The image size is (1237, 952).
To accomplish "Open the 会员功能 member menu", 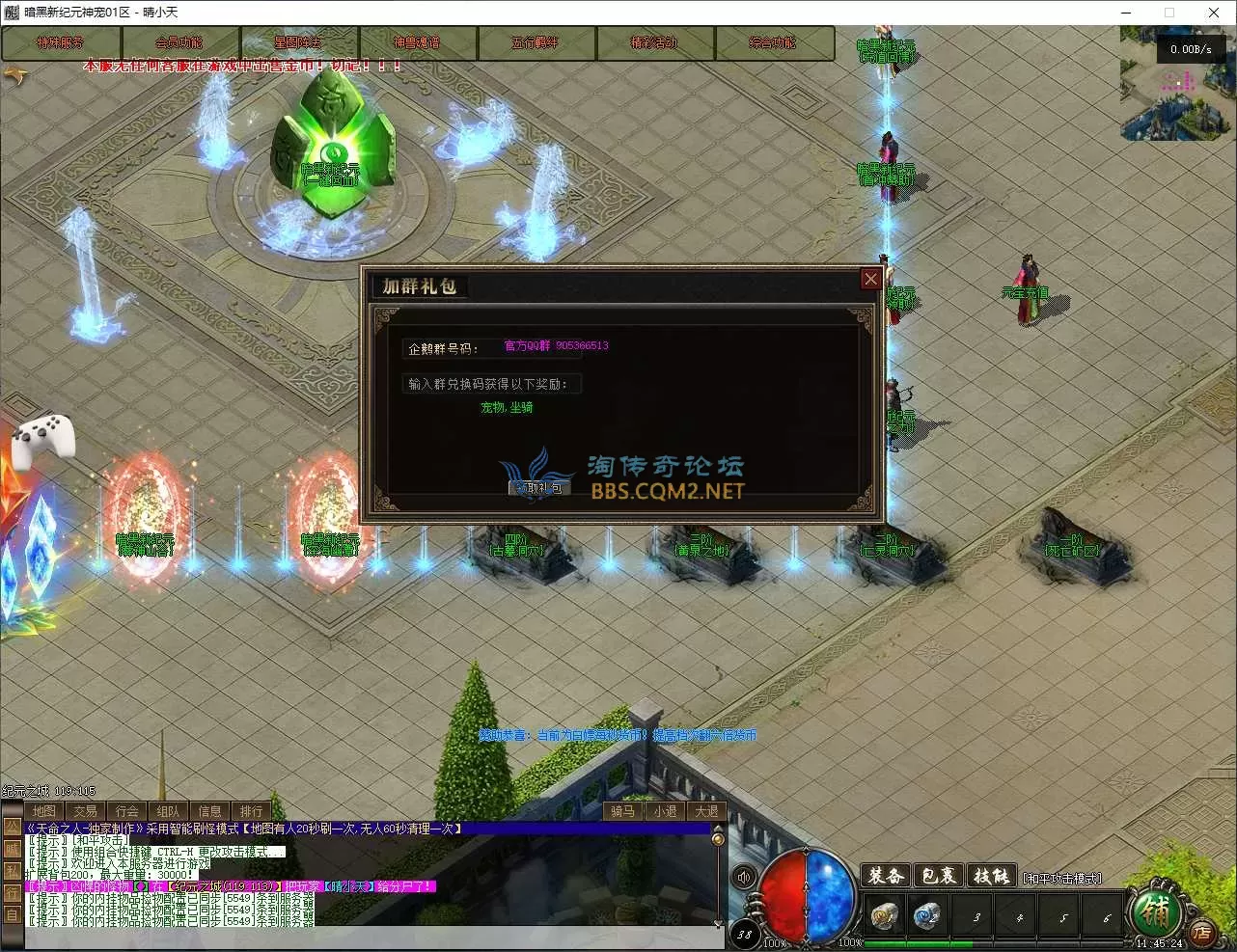I will pyautogui.click(x=179, y=43).
